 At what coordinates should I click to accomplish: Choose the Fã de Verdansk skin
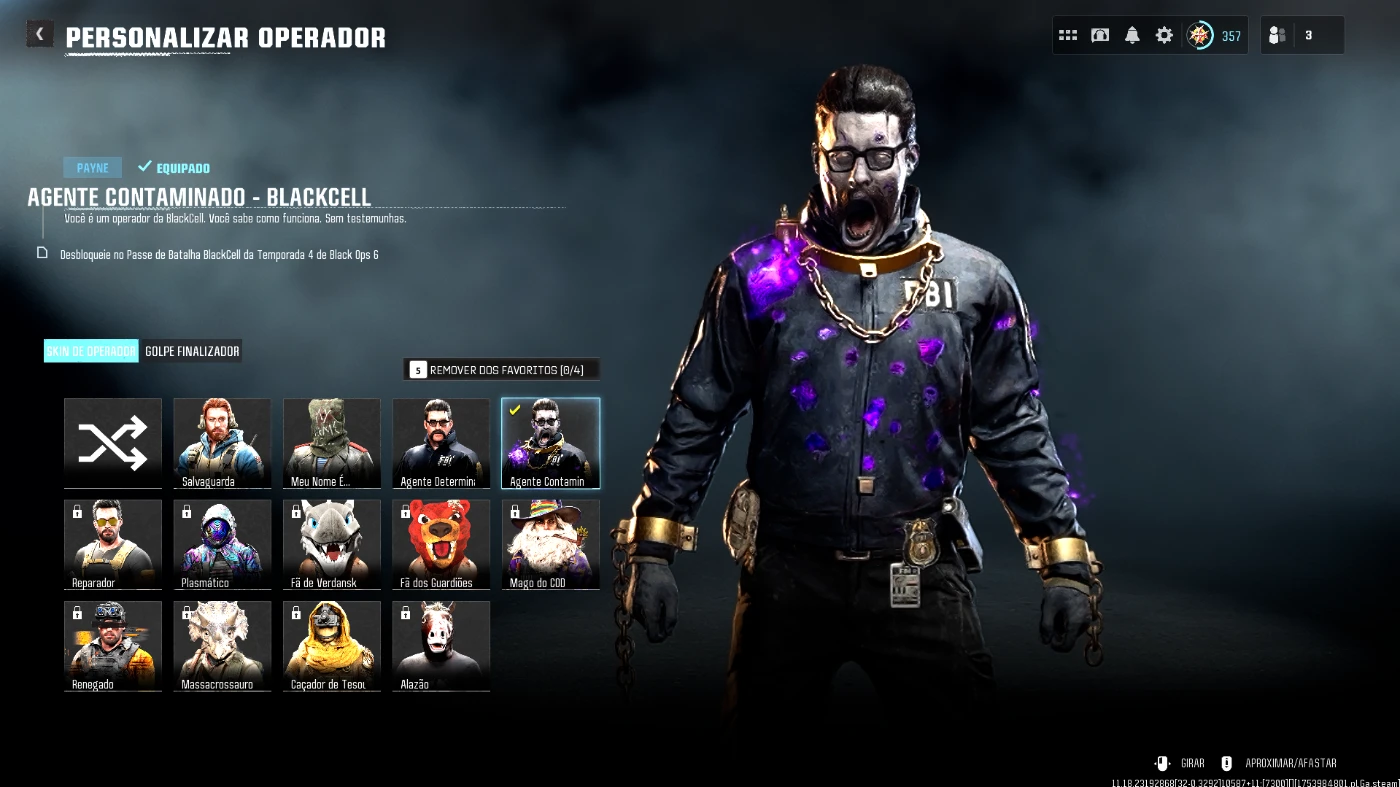pos(332,544)
